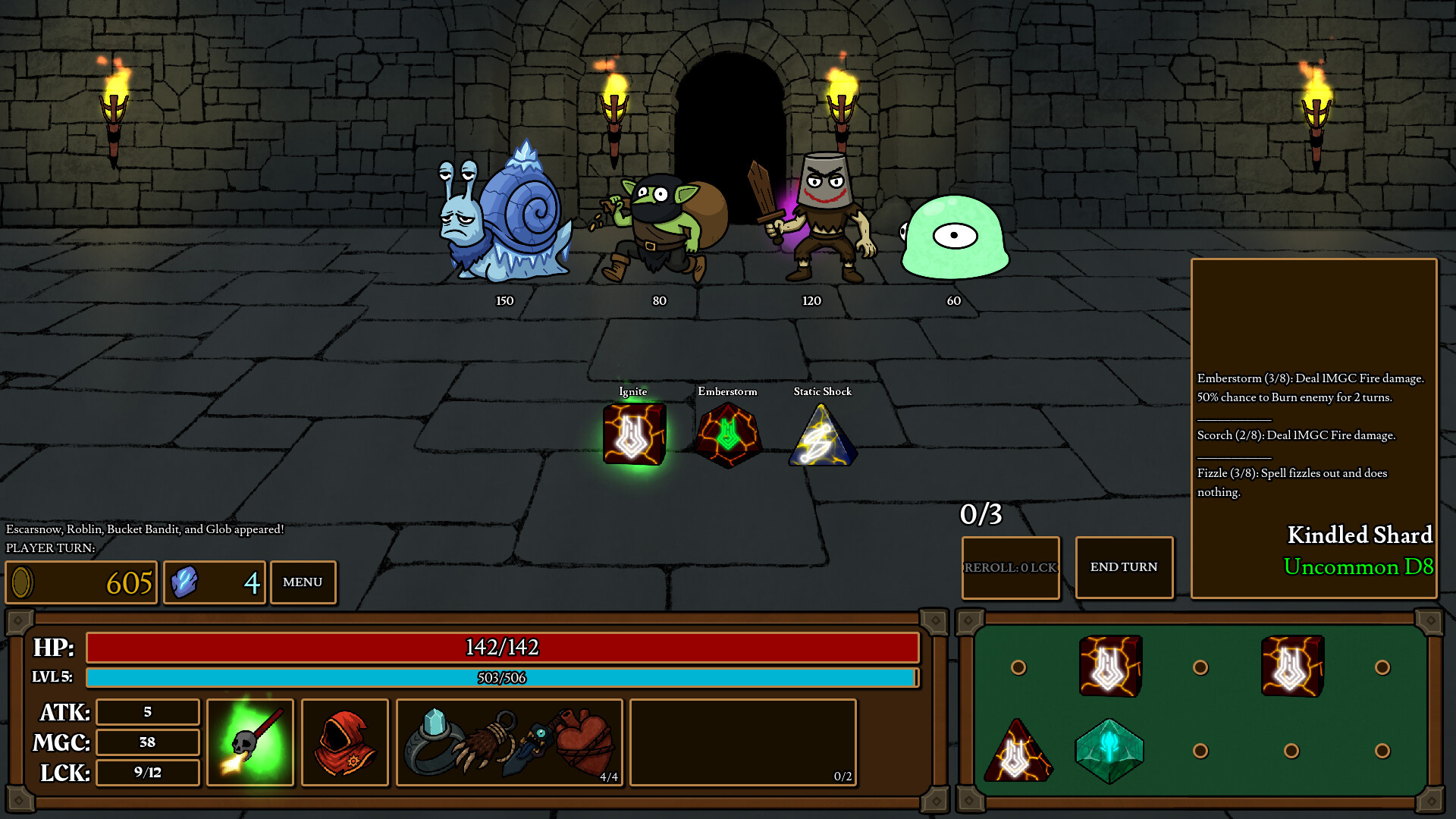This screenshot has width=1456, height=819.
Task: Click the gold coin currency counter
Action: click(x=80, y=582)
